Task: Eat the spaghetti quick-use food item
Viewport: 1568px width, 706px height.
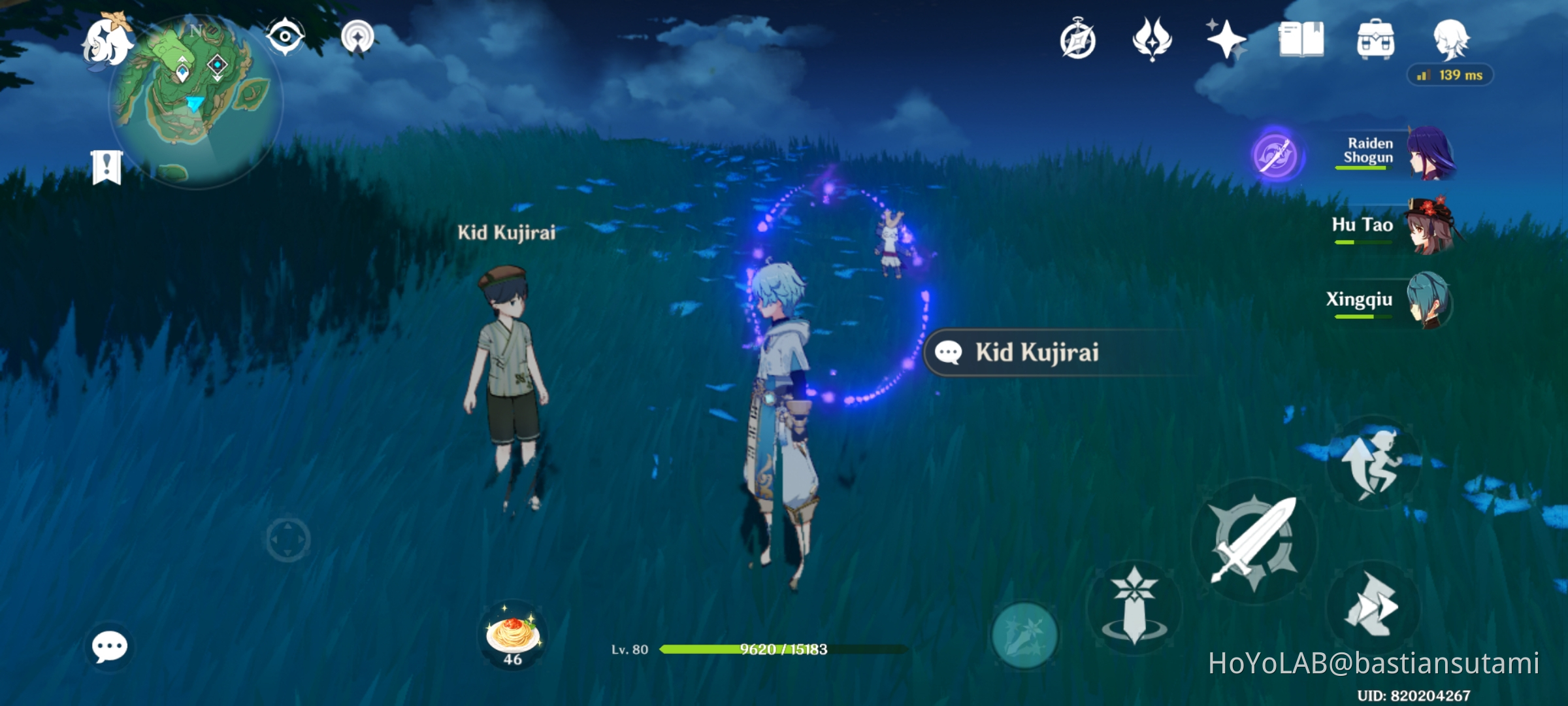Action: pos(514,633)
